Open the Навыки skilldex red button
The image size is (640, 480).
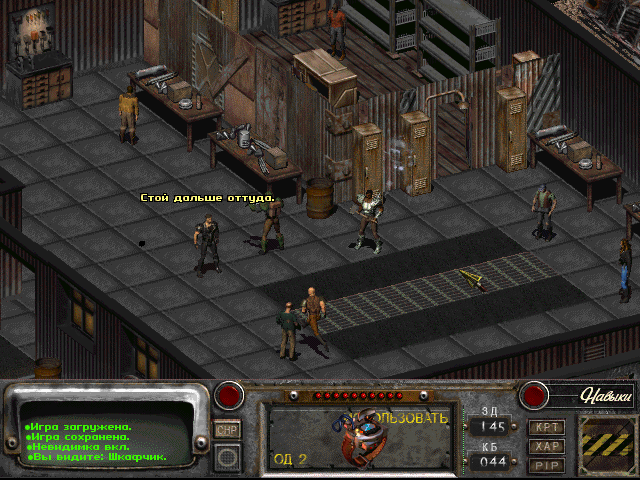click(x=534, y=395)
